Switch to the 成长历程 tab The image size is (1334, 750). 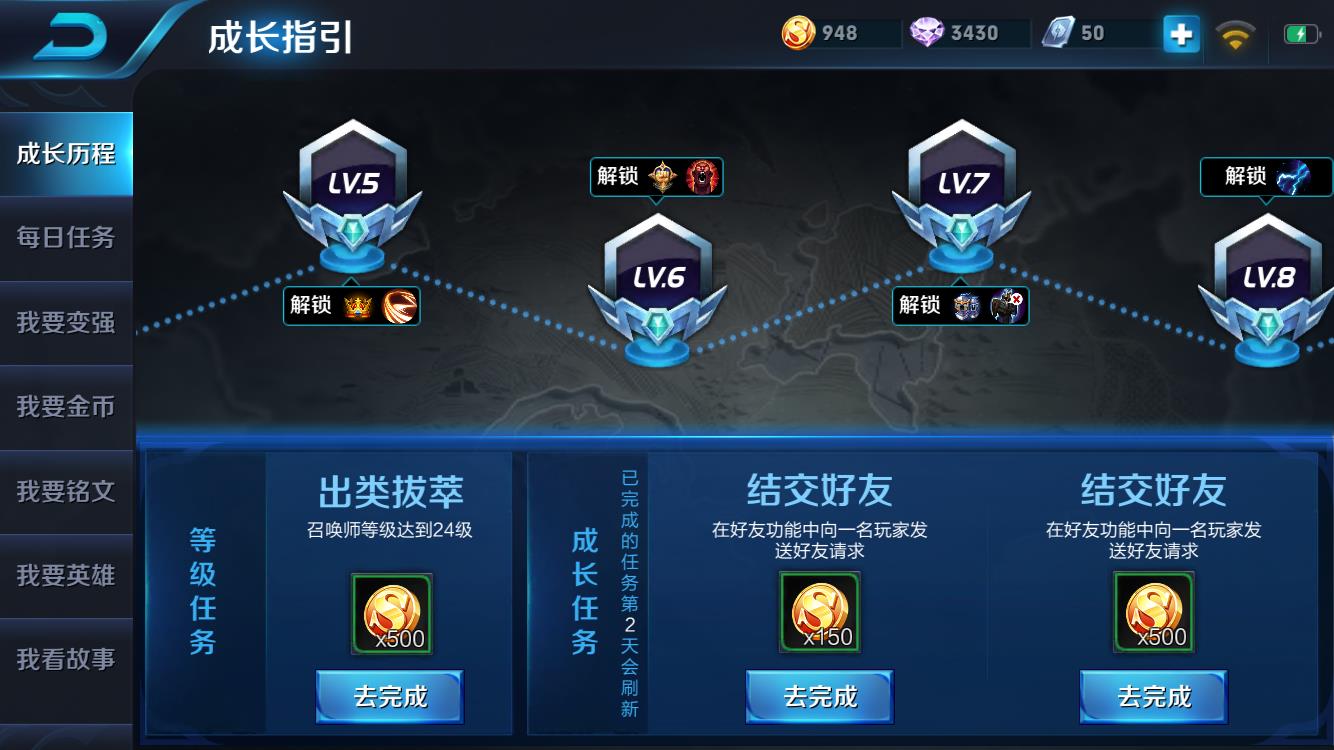66,154
